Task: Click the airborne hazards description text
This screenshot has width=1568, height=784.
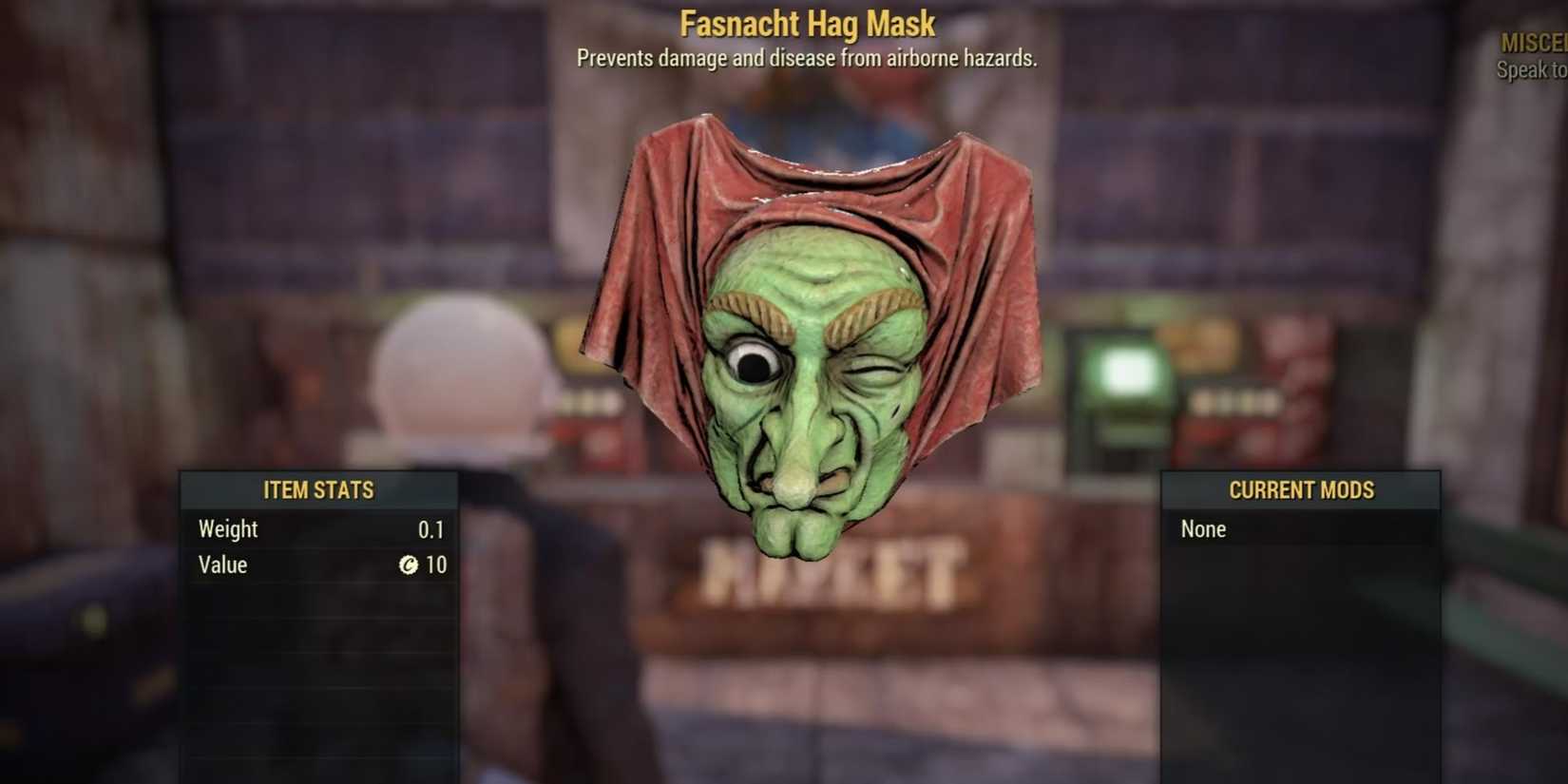Action: pos(806,58)
